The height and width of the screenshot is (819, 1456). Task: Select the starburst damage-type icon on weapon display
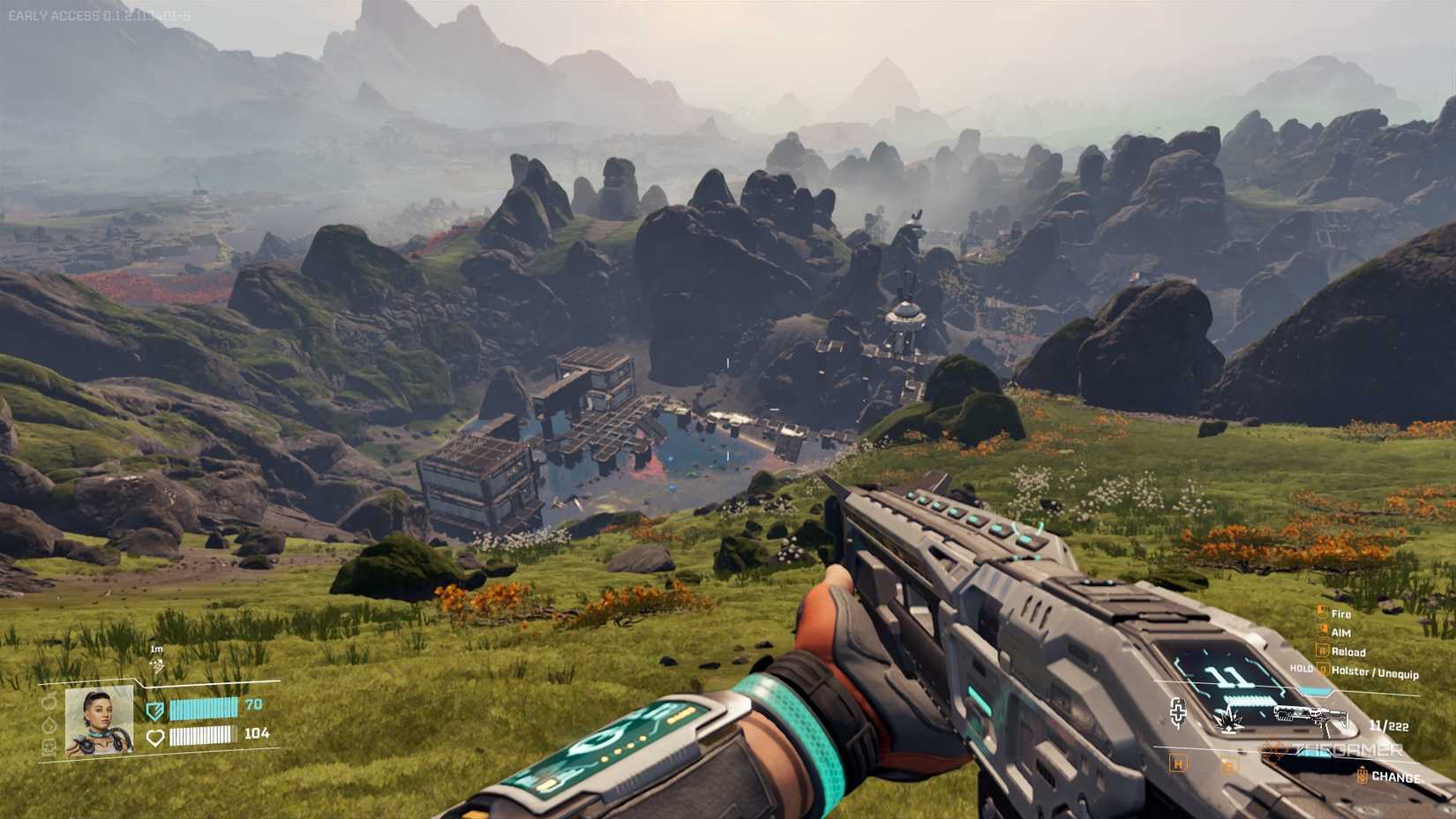tap(1228, 720)
